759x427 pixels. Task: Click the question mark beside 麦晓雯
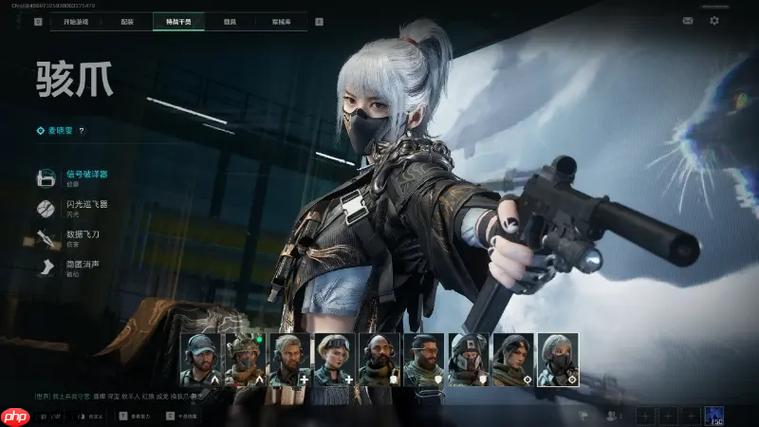coord(82,130)
